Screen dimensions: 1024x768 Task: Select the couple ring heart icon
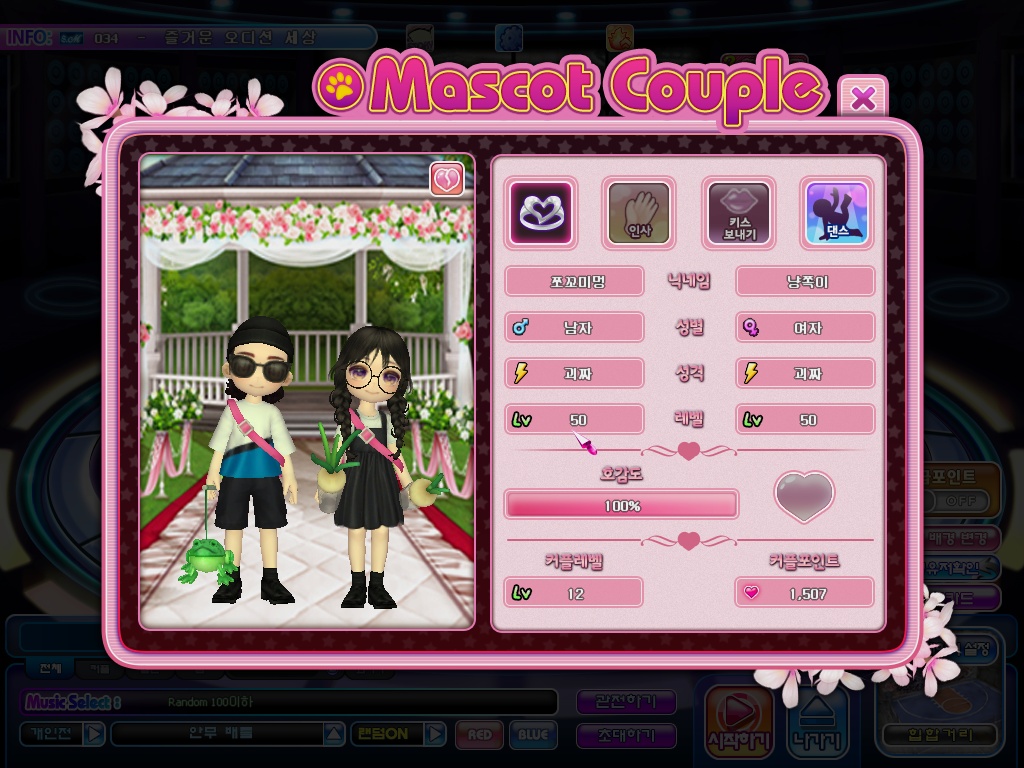pyautogui.click(x=541, y=212)
